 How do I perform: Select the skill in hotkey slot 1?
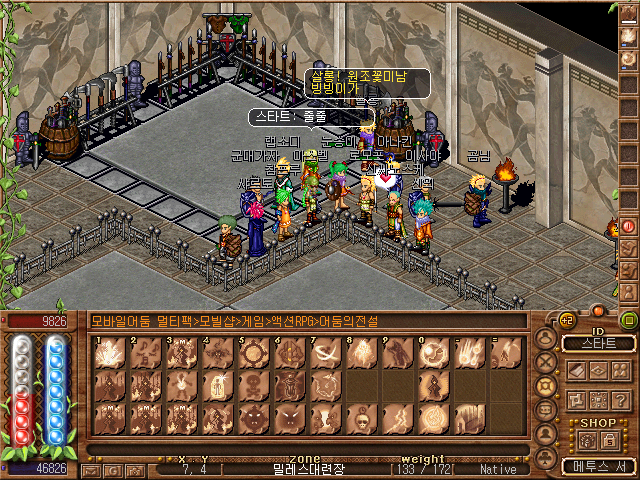110,354
